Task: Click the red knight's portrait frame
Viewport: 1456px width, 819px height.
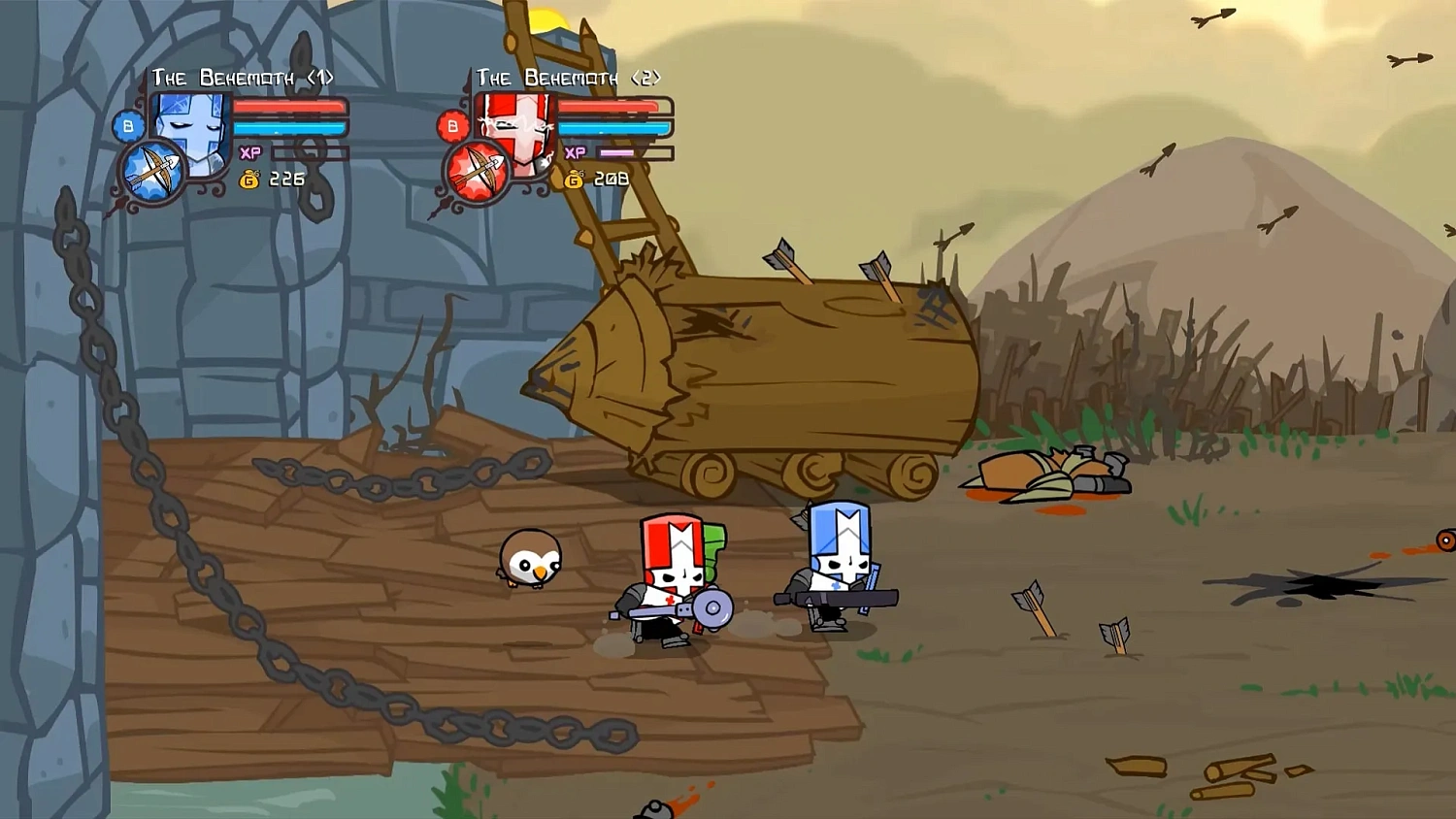Action: click(x=518, y=131)
